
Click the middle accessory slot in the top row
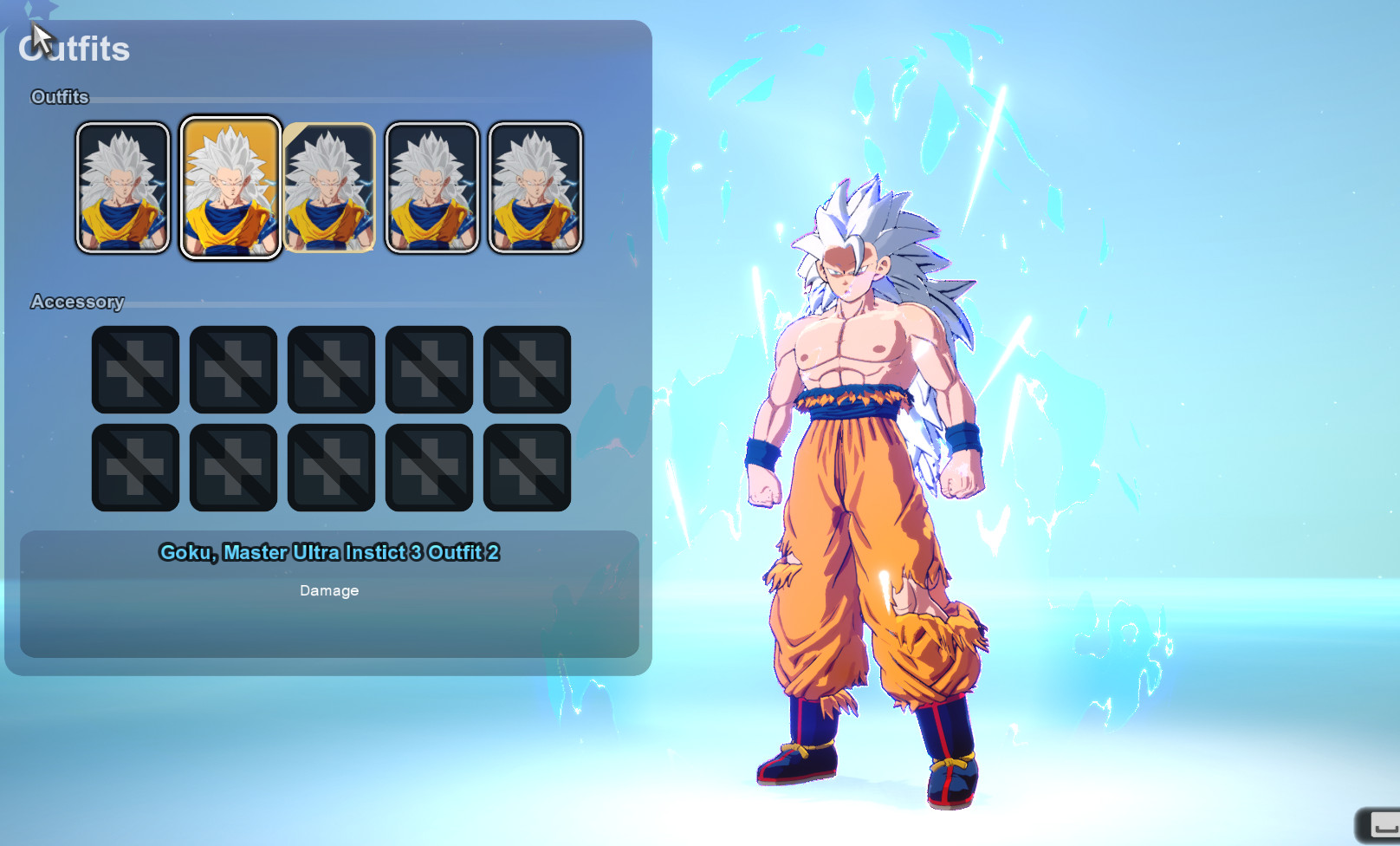click(331, 368)
